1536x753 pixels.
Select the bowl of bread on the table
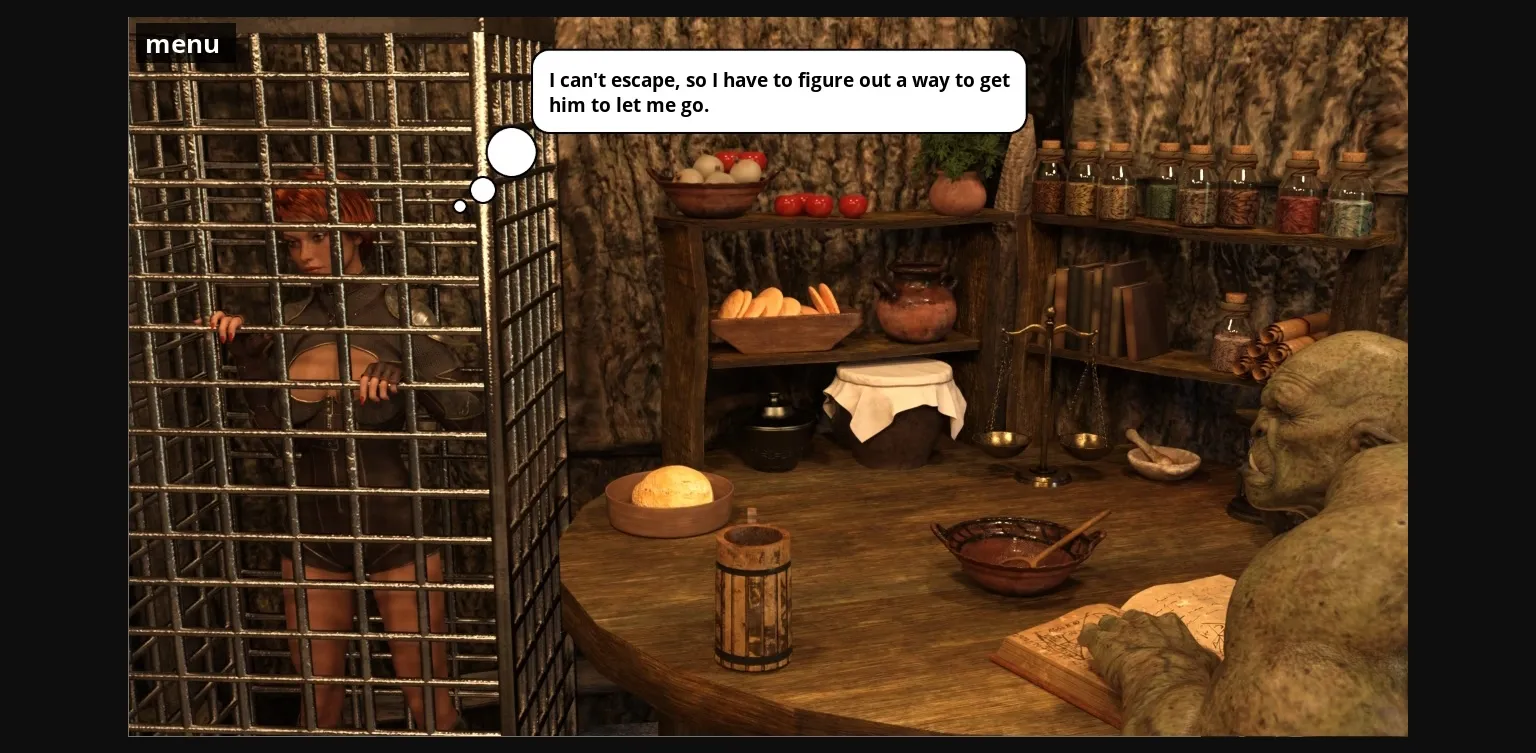pos(670,495)
